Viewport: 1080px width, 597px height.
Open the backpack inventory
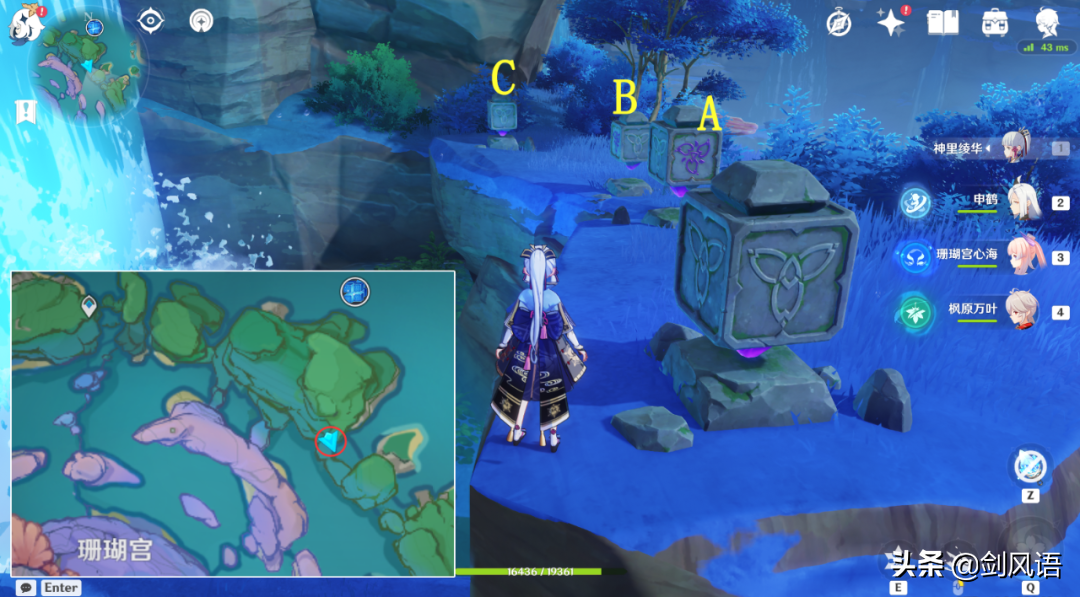tap(994, 22)
